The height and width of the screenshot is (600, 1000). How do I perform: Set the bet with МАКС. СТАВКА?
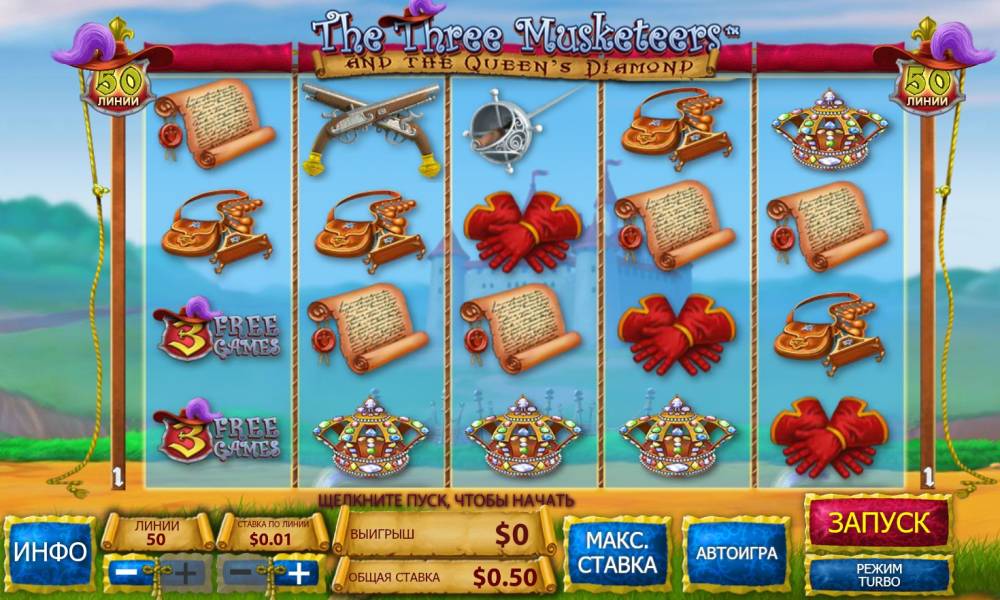pos(616,552)
